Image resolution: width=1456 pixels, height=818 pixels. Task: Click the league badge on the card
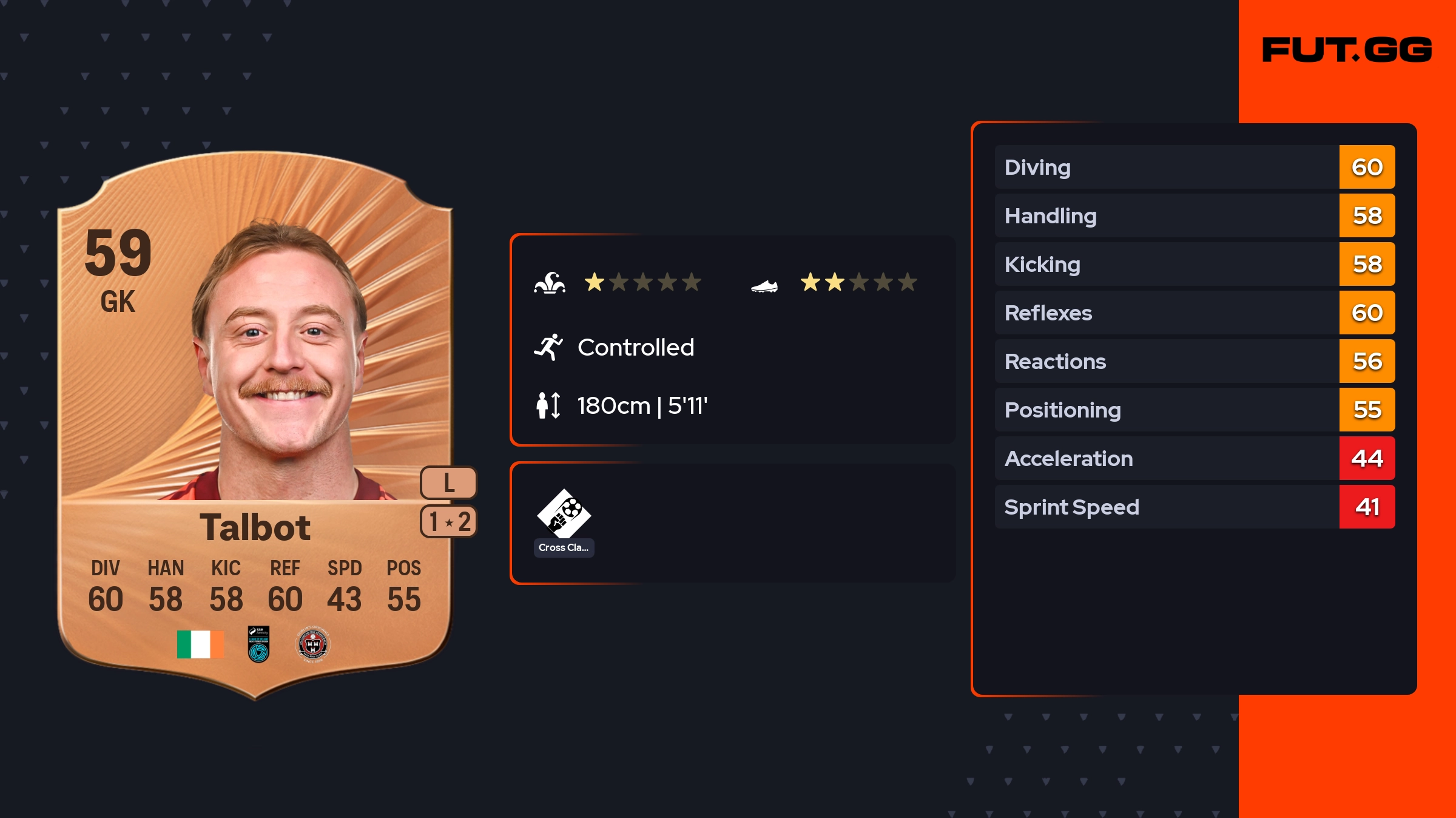click(x=258, y=644)
